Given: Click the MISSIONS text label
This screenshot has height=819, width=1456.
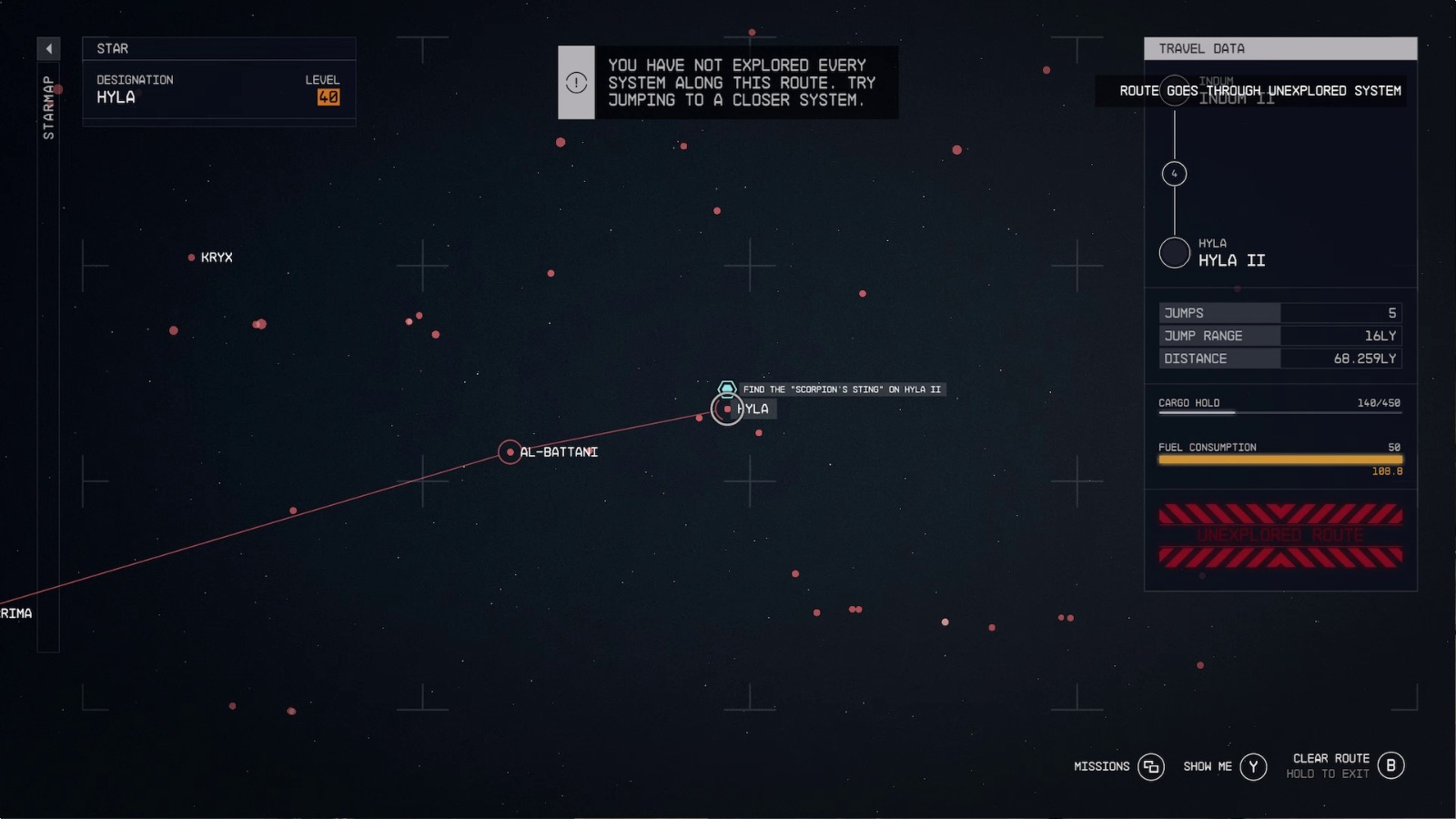Looking at the screenshot, I should (1101, 766).
